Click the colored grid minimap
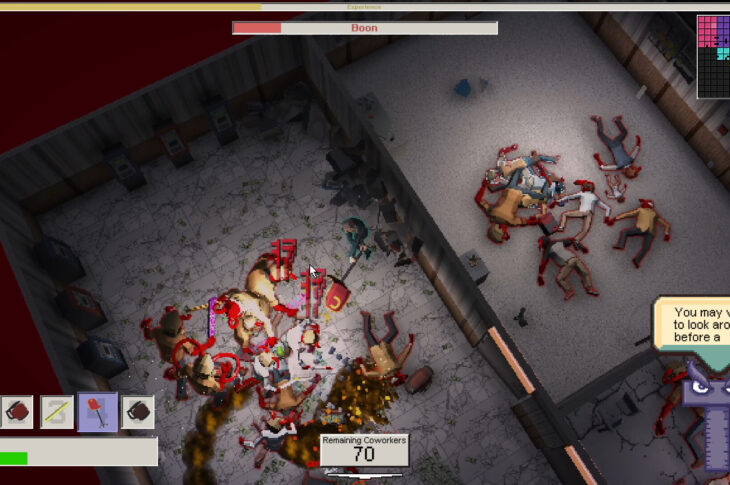This screenshot has width=730, height=485. [x=713, y=55]
